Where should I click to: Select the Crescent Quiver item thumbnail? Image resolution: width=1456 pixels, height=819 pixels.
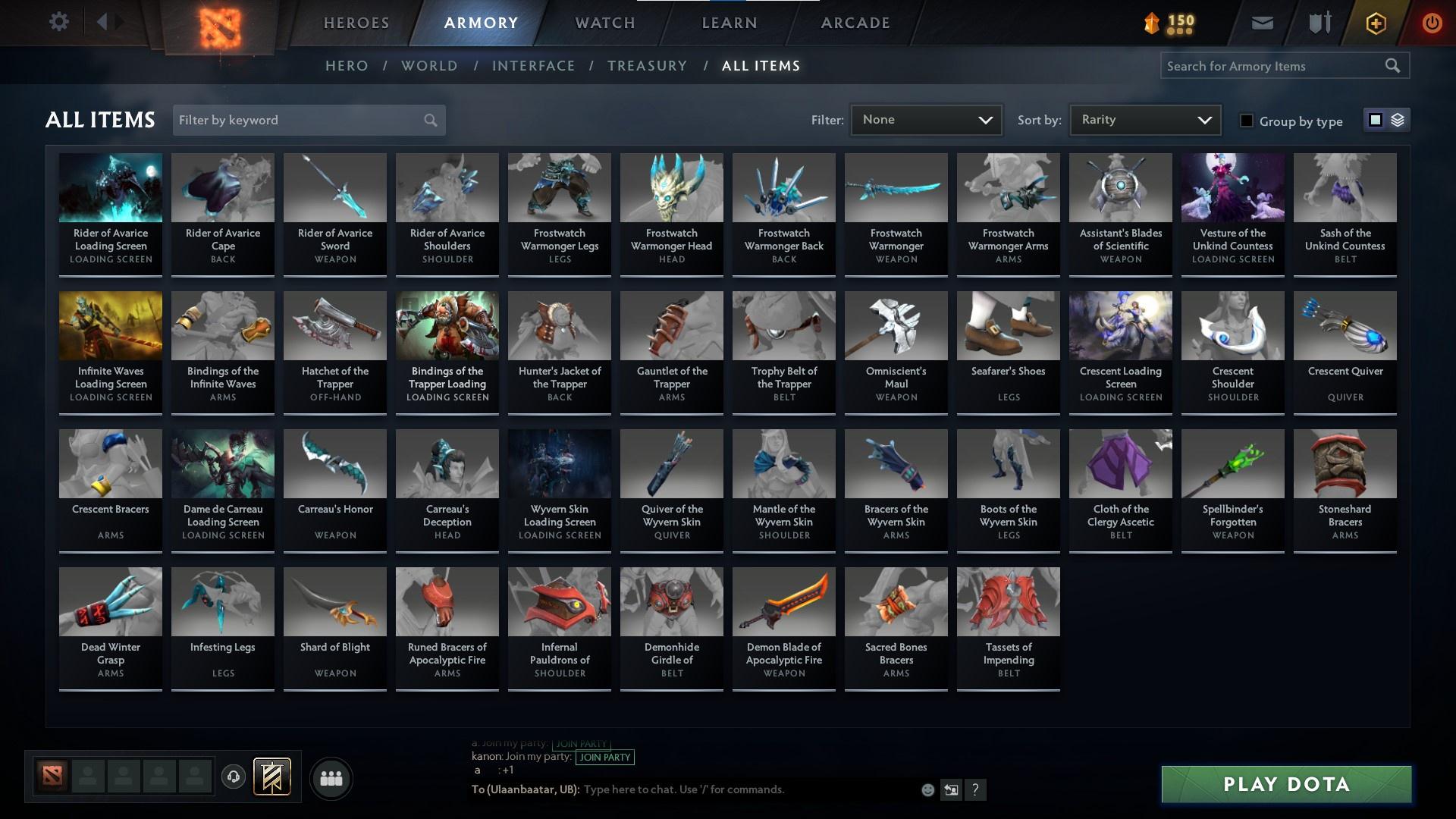(1345, 325)
